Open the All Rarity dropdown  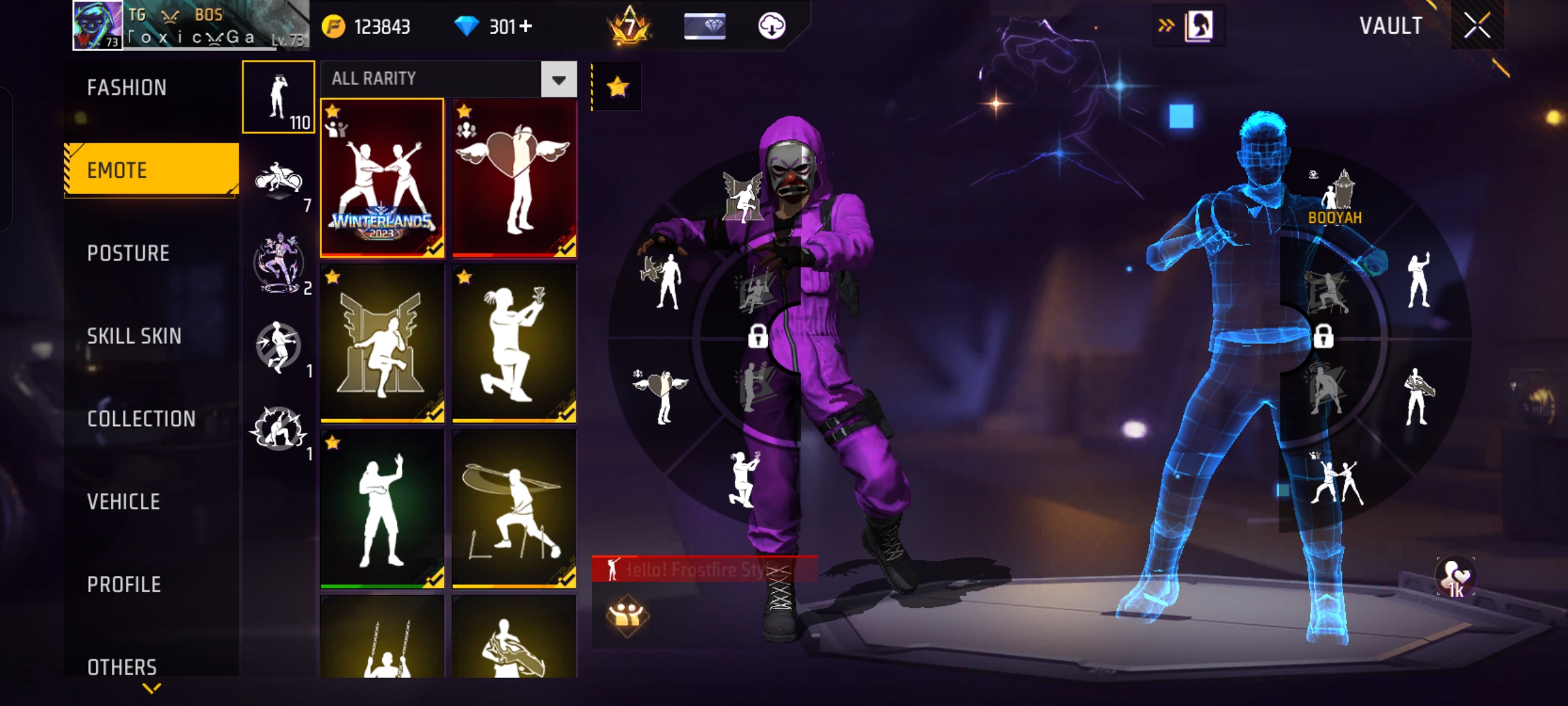[x=559, y=79]
